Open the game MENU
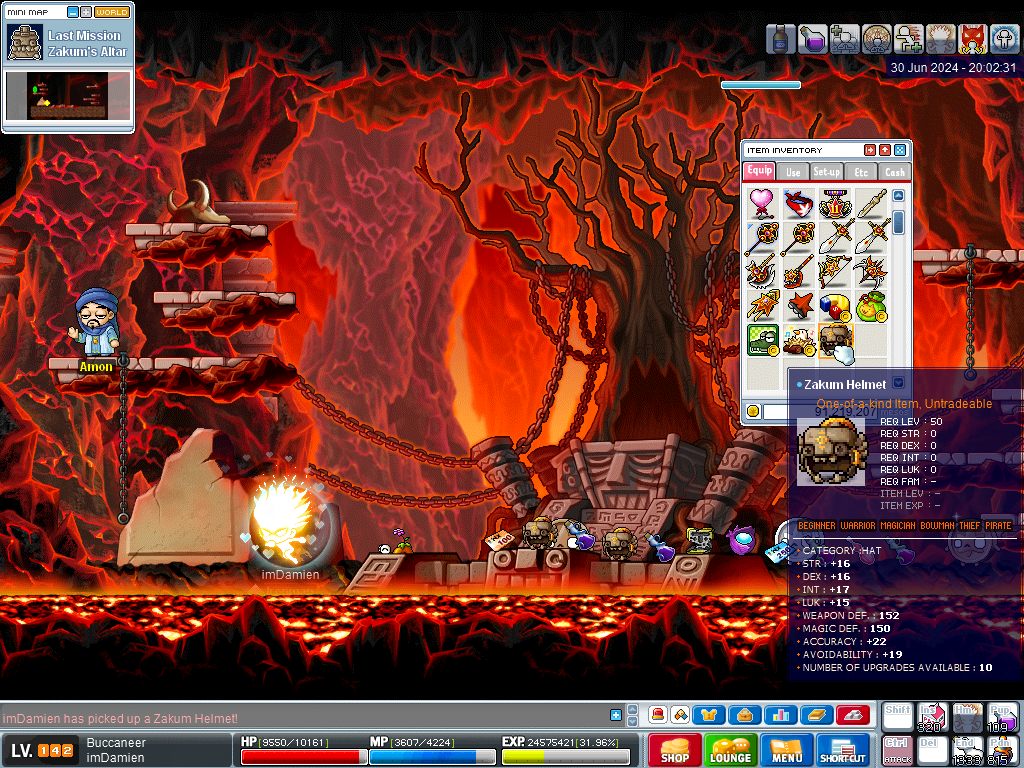Image resolution: width=1024 pixels, height=768 pixels. 786,750
